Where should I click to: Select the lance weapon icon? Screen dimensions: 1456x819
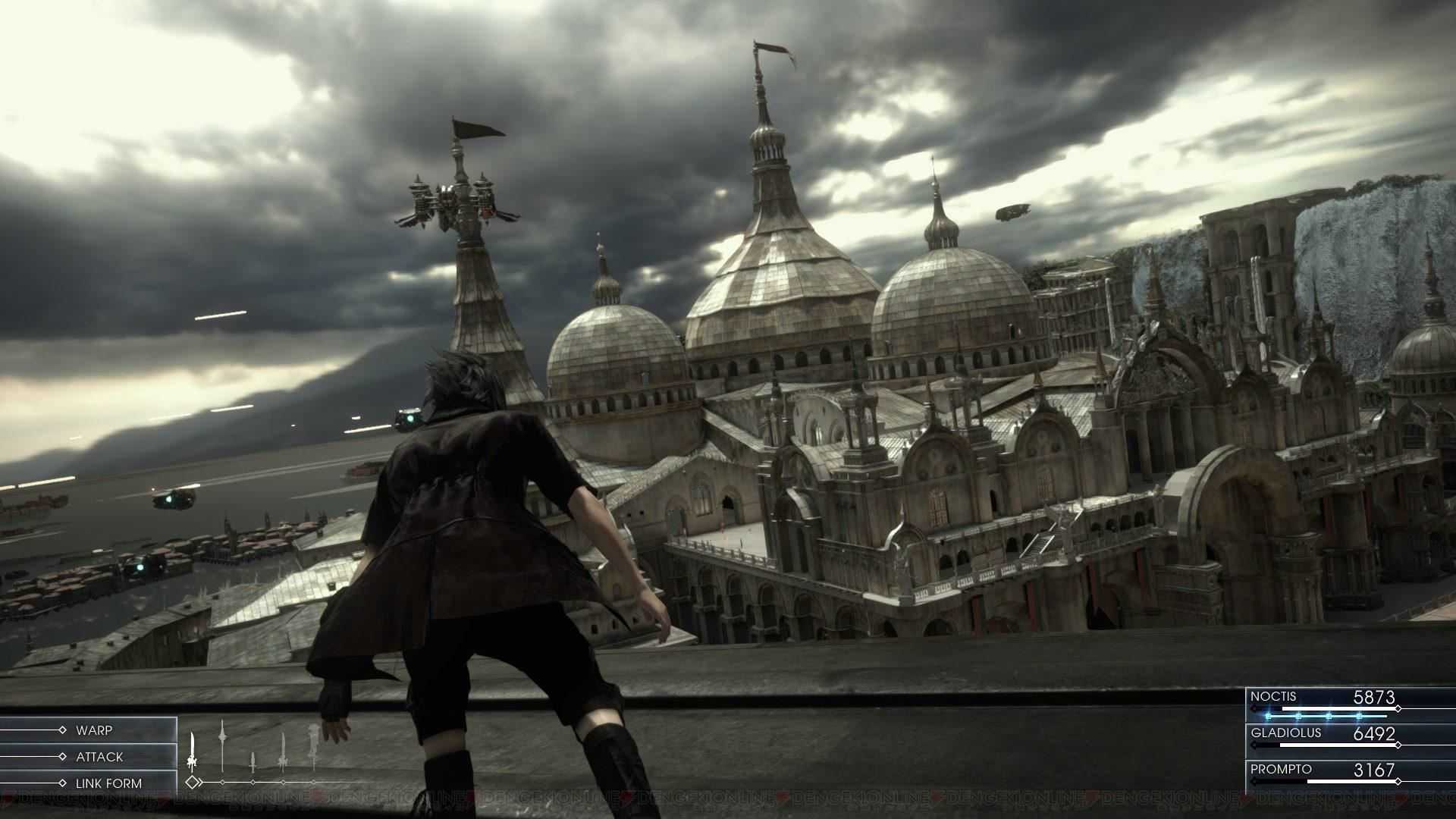222,744
